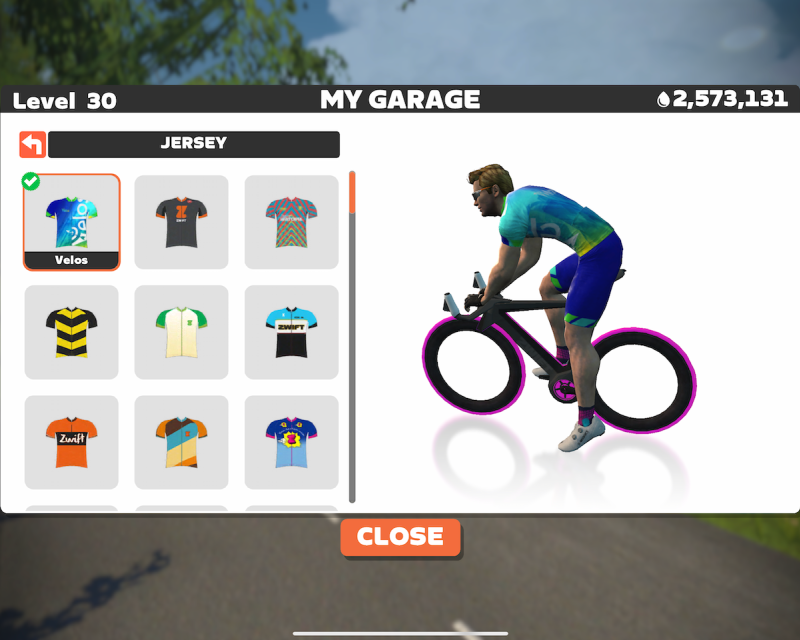Pick the light blue and black Zwift jersey
The image size is (800, 640).
tap(291, 332)
